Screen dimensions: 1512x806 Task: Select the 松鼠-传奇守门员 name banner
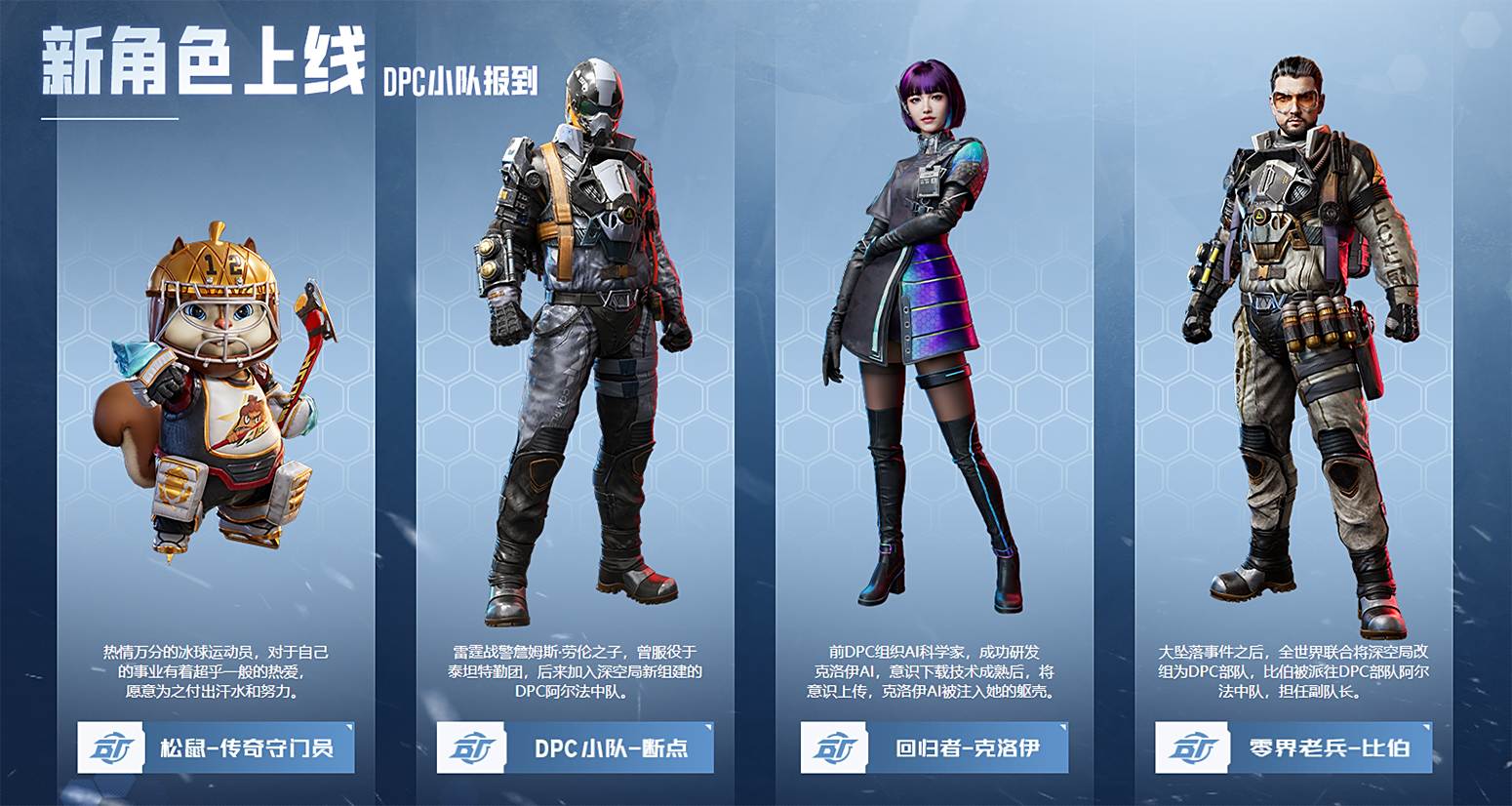[x=216, y=748]
